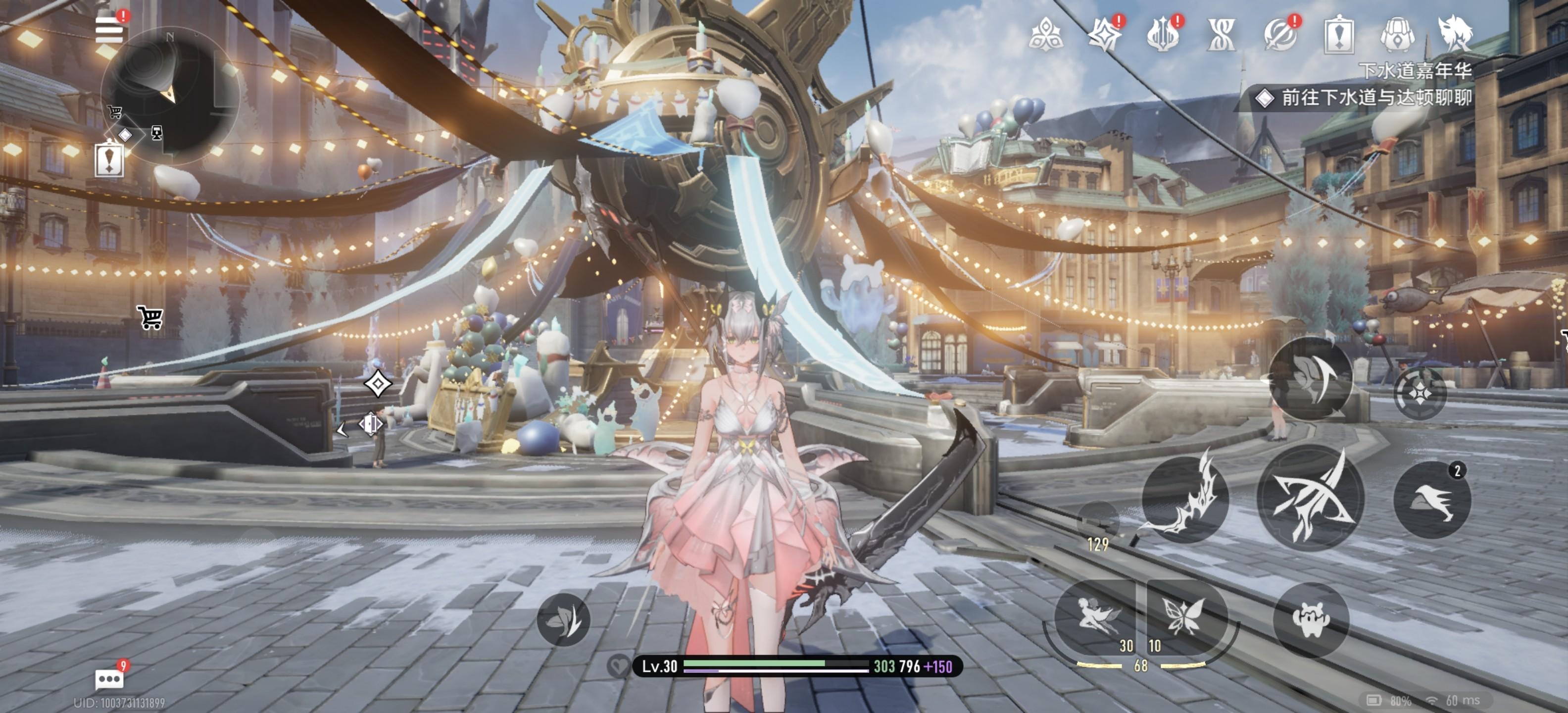1568x713 pixels.
Task: Summon the small creature companion button
Action: click(1311, 619)
